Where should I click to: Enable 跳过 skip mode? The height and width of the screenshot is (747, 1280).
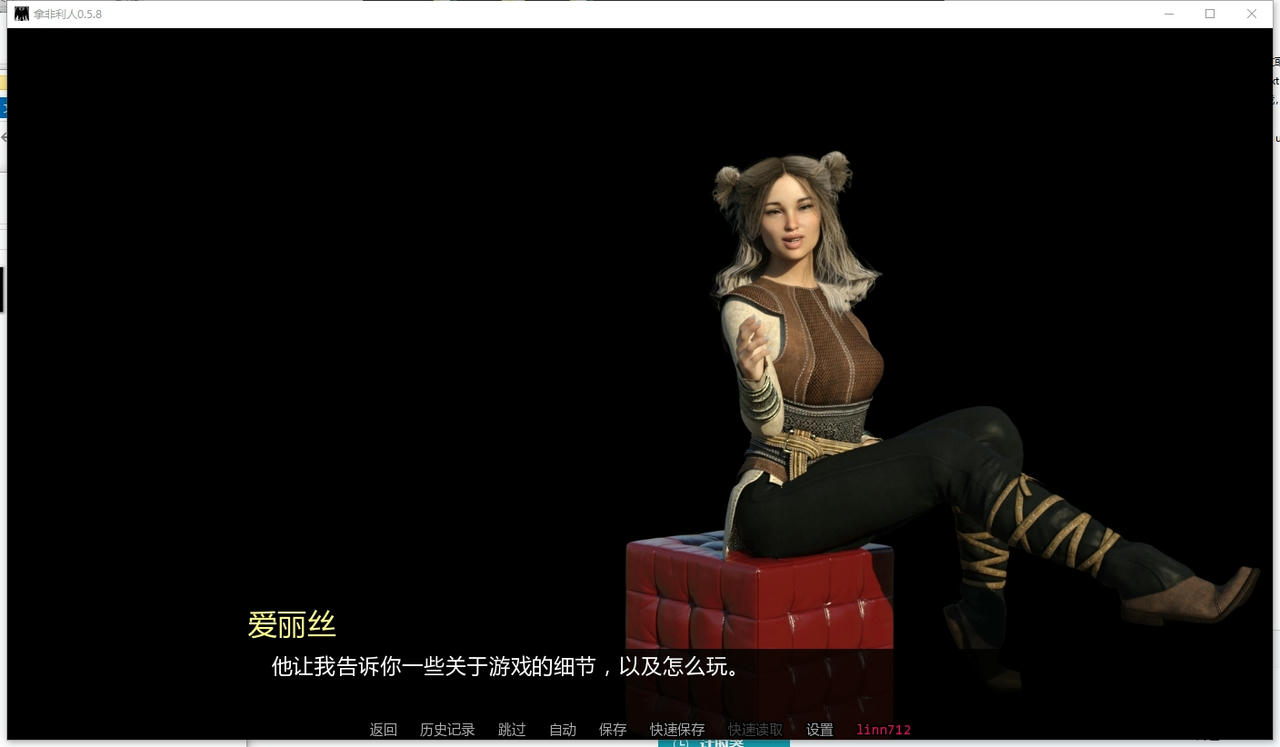pyautogui.click(x=511, y=729)
